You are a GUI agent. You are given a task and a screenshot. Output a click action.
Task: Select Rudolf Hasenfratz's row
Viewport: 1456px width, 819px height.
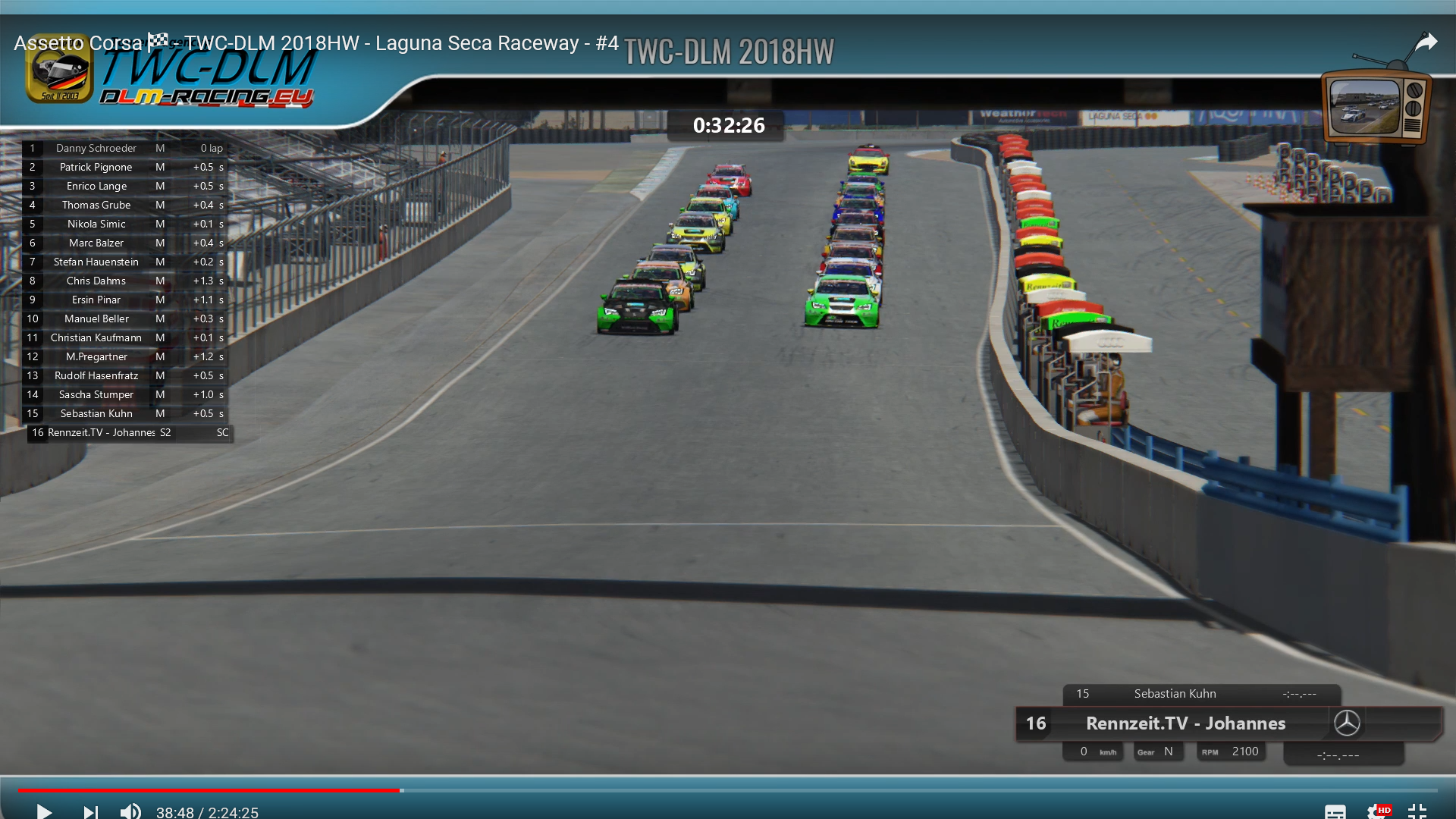[x=96, y=376]
